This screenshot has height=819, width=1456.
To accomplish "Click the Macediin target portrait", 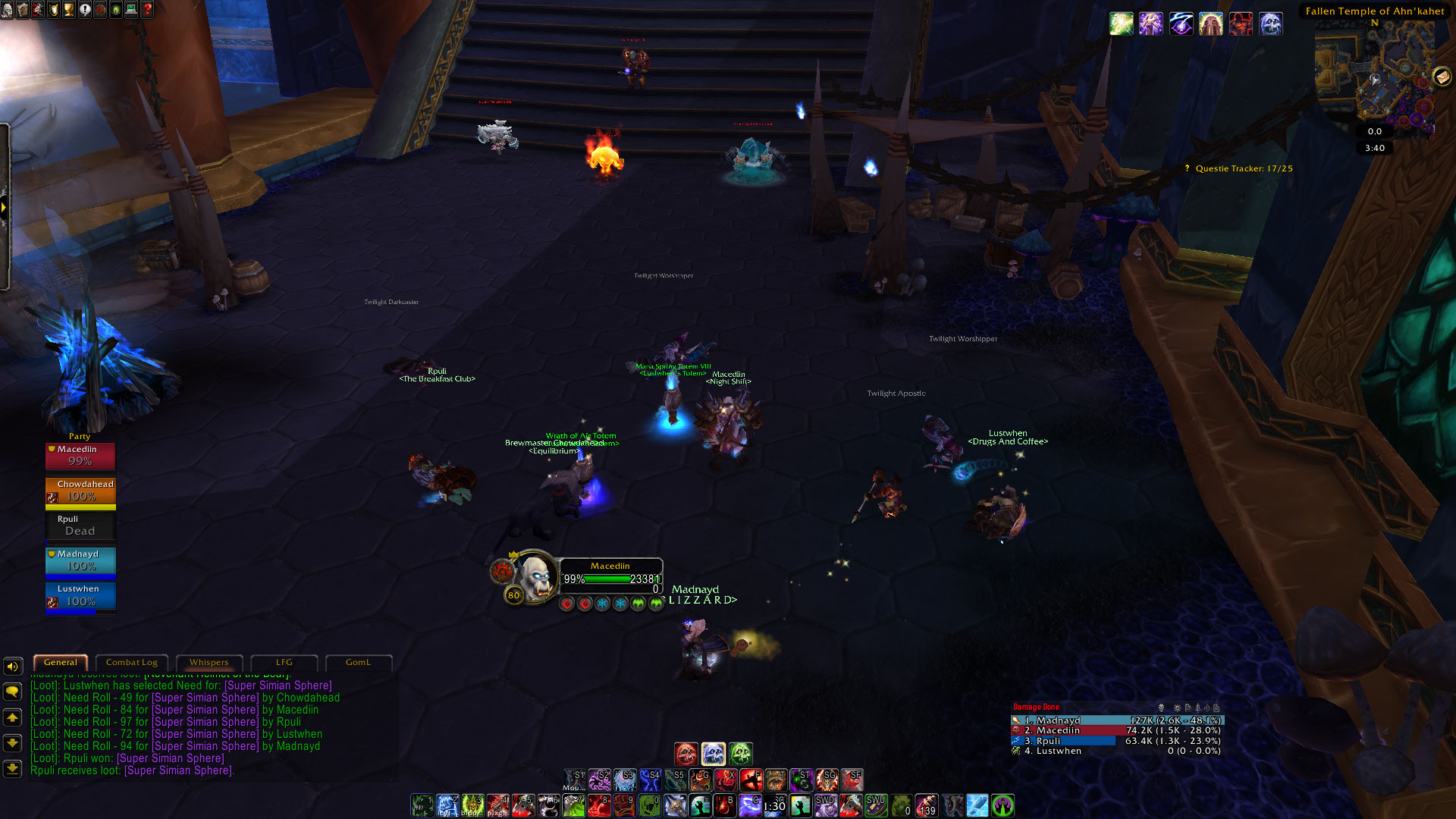I will [x=535, y=576].
